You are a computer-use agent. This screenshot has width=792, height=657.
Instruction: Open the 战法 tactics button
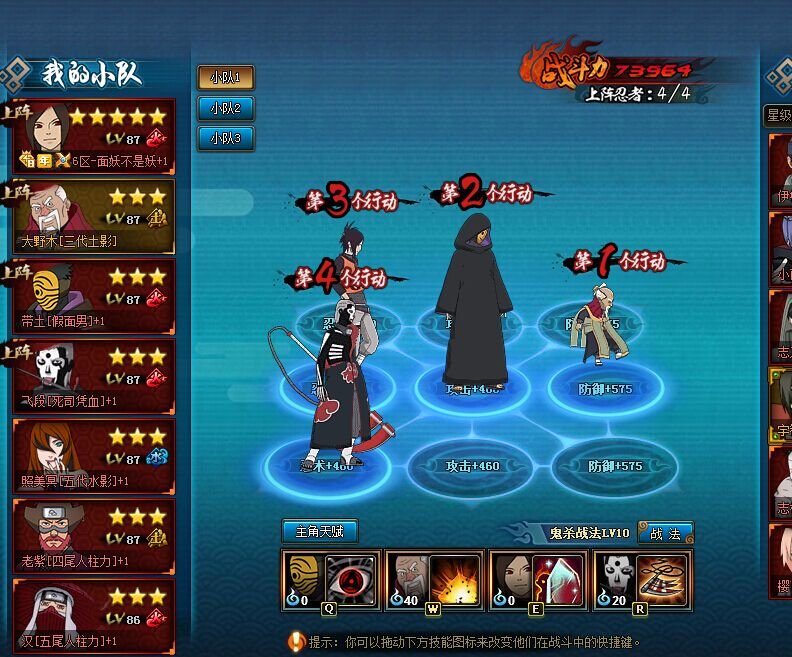click(x=665, y=534)
